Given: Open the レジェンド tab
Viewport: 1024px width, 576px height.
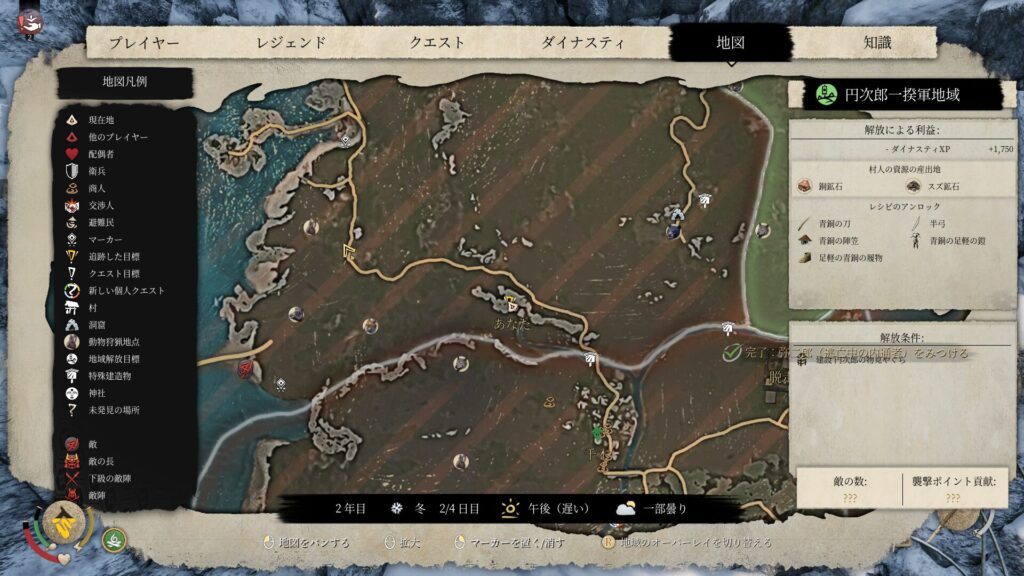Looking at the screenshot, I should [291, 43].
